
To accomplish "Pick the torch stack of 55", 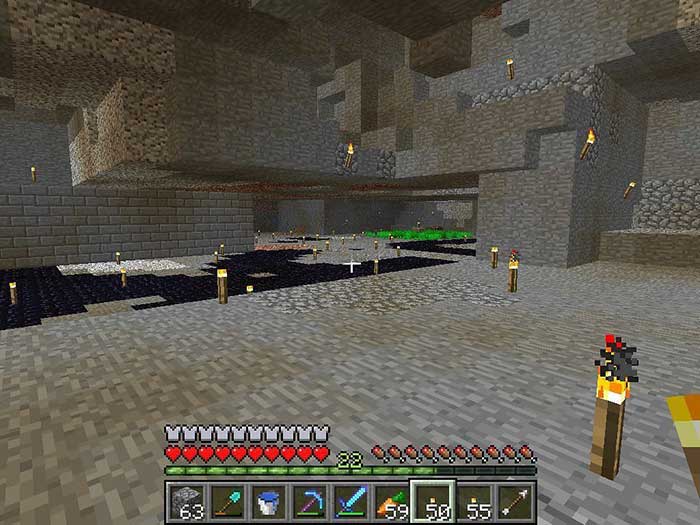I will pos(476,501).
